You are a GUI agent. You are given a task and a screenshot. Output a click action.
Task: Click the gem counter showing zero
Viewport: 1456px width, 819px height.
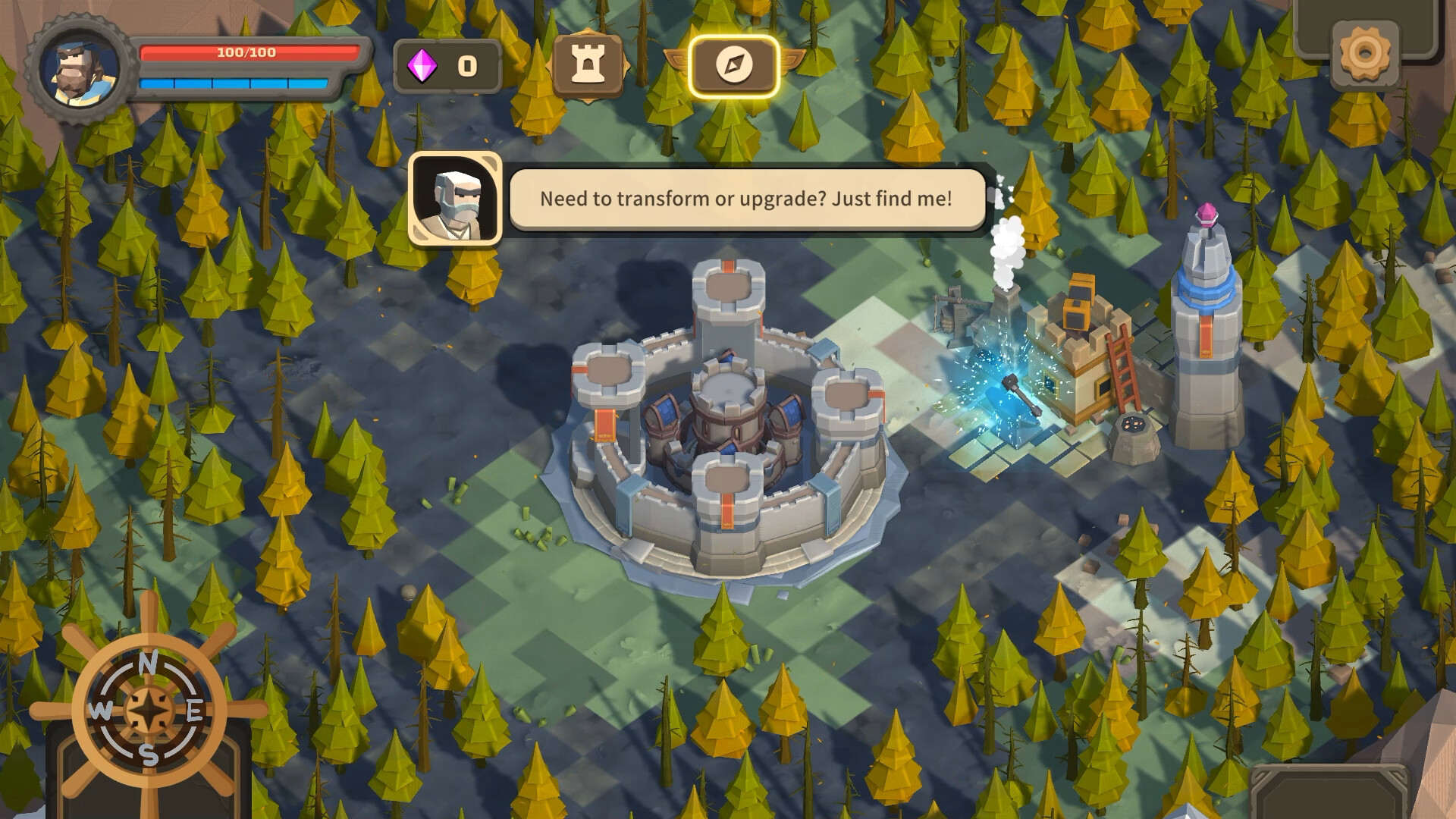[466, 66]
